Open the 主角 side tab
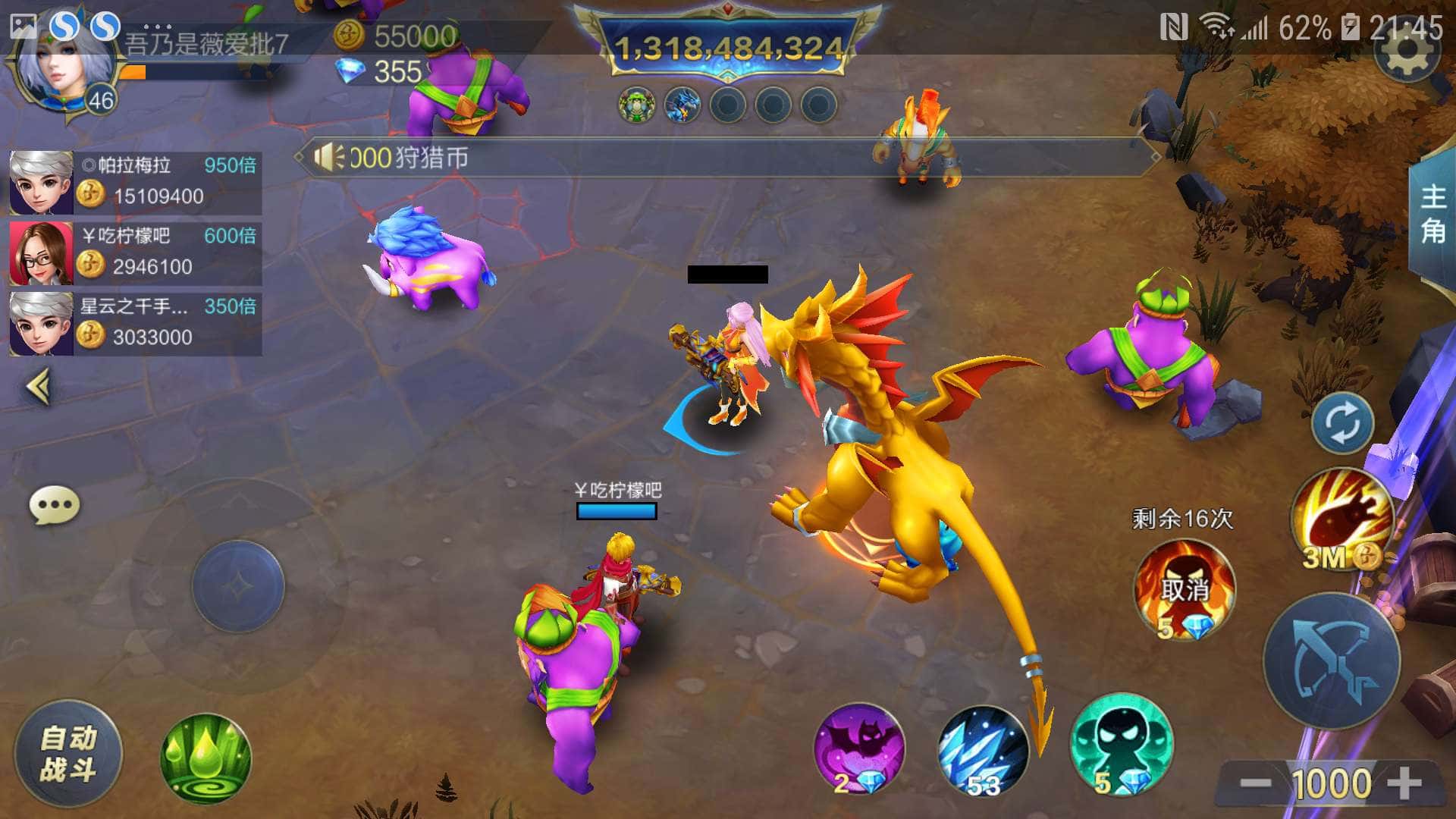 1432,214
